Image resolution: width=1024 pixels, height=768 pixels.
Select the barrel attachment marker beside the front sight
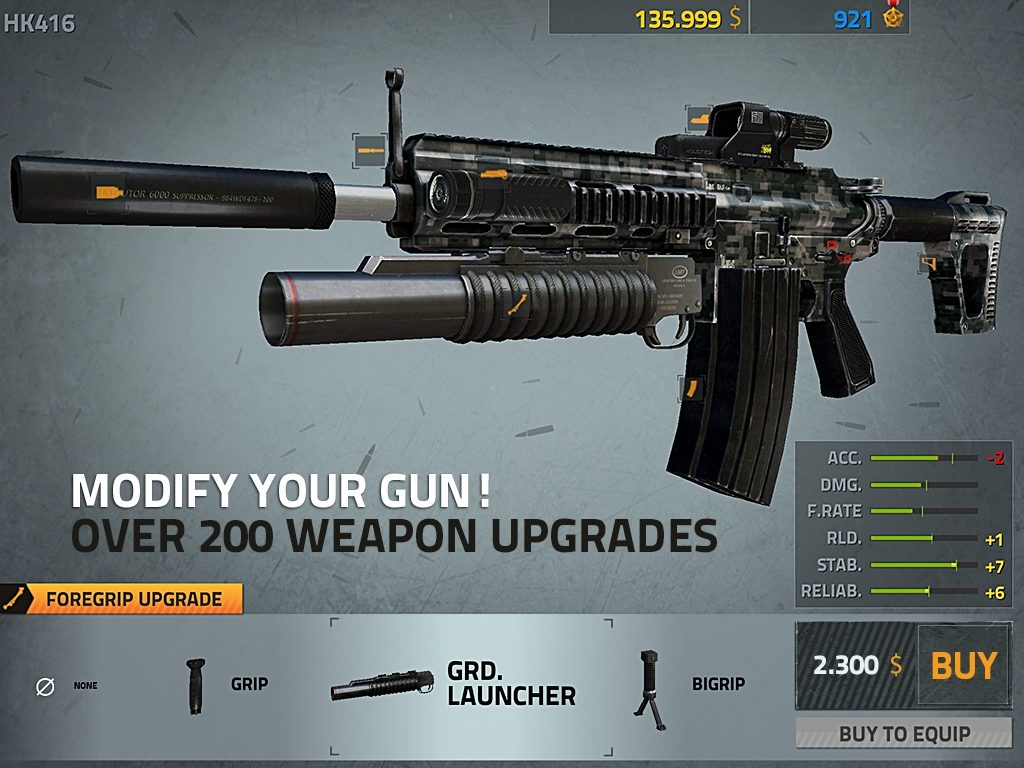tap(370, 151)
